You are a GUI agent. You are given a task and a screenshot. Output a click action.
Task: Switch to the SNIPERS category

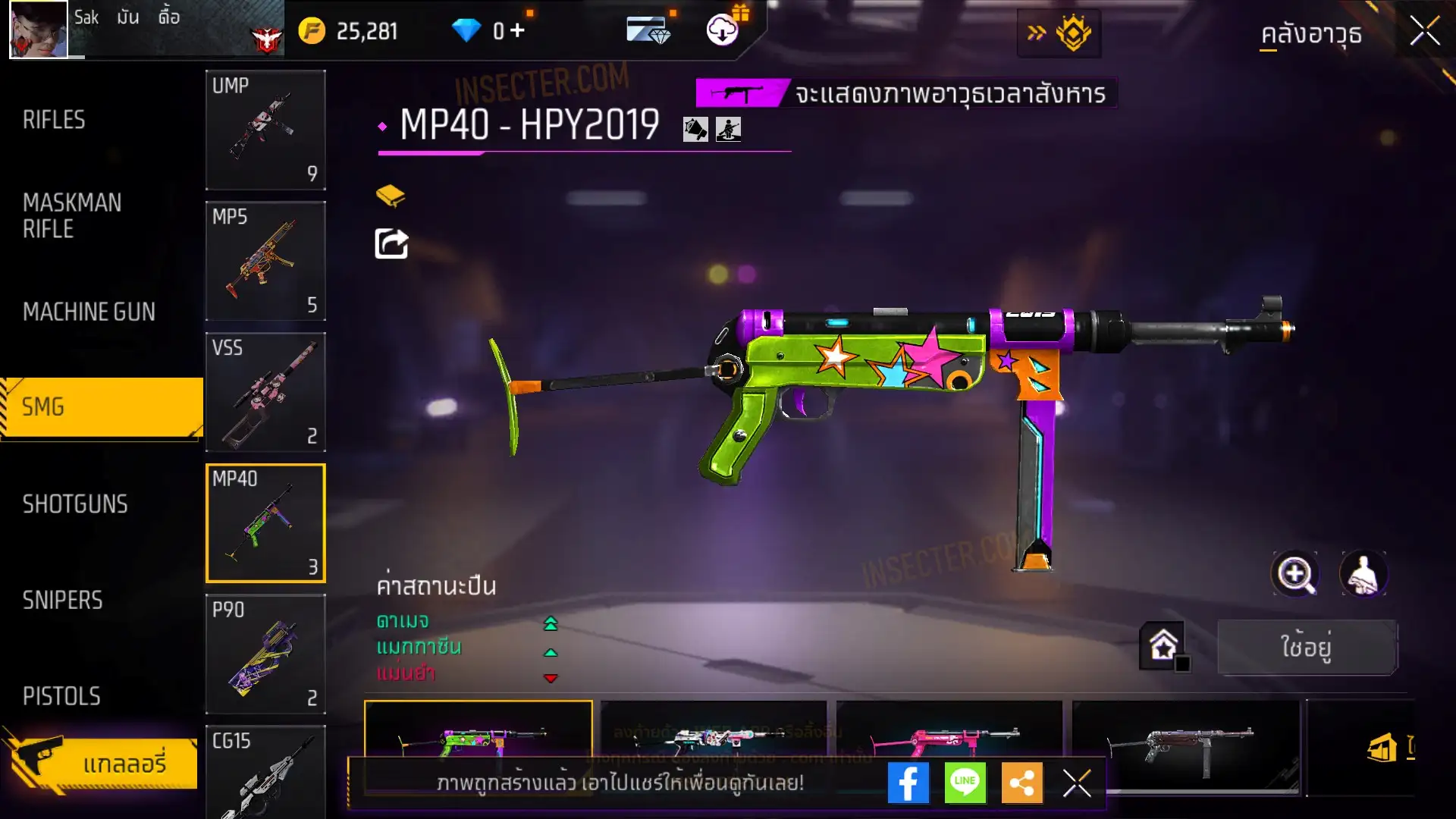62,601
